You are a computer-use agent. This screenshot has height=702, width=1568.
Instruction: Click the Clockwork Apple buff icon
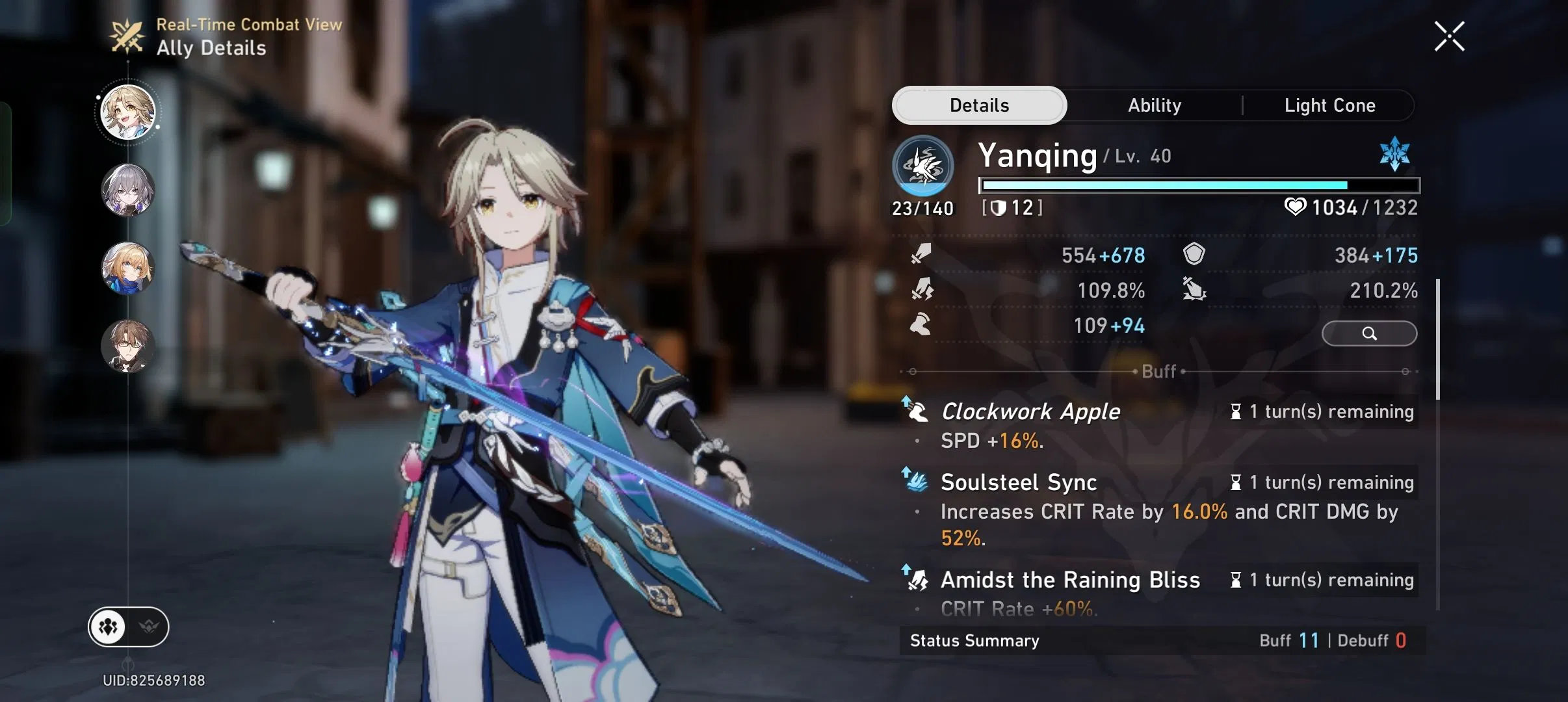click(x=919, y=411)
